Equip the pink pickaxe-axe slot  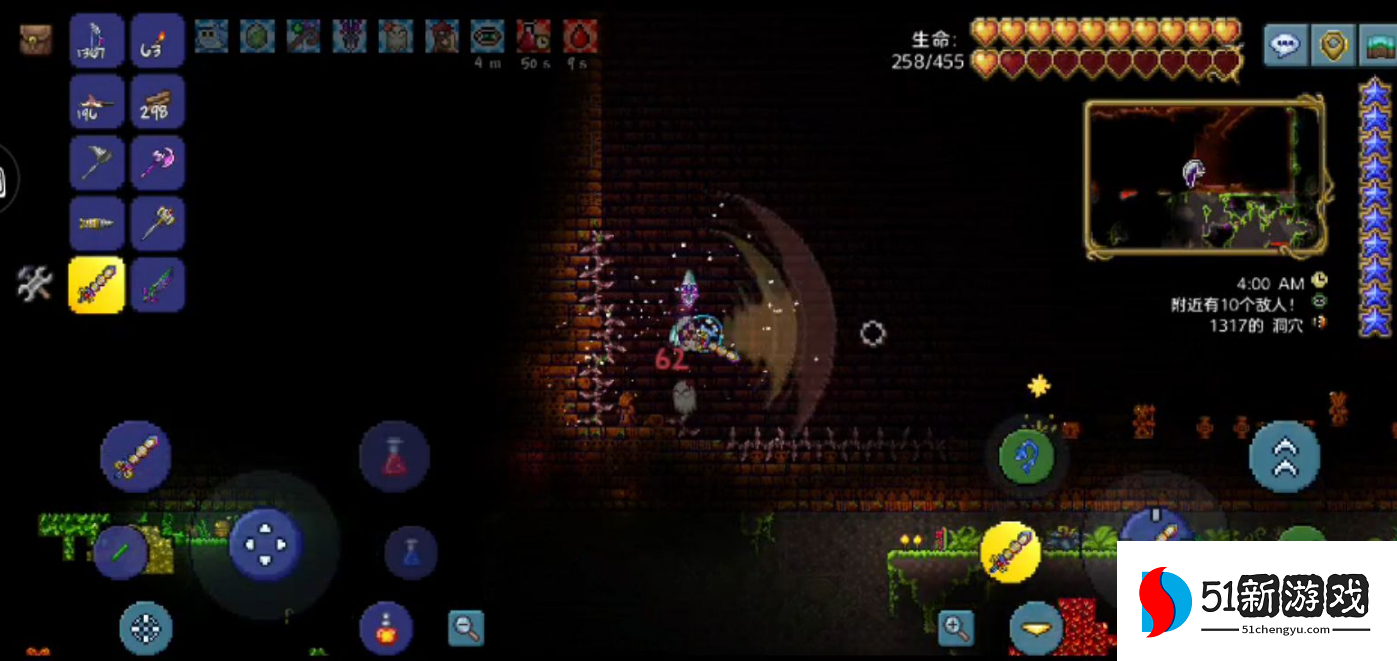157,163
